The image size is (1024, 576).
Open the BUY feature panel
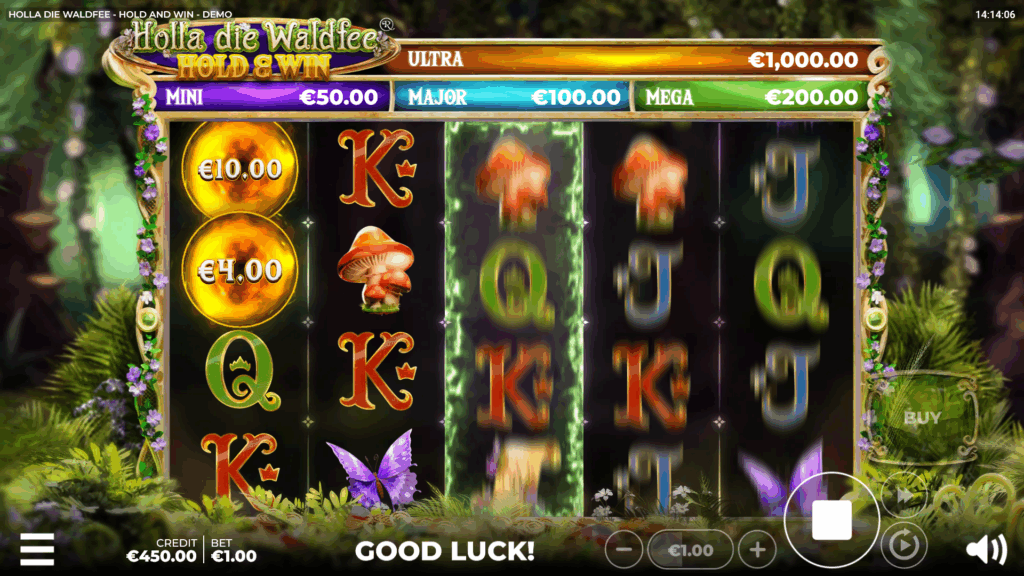[921, 418]
